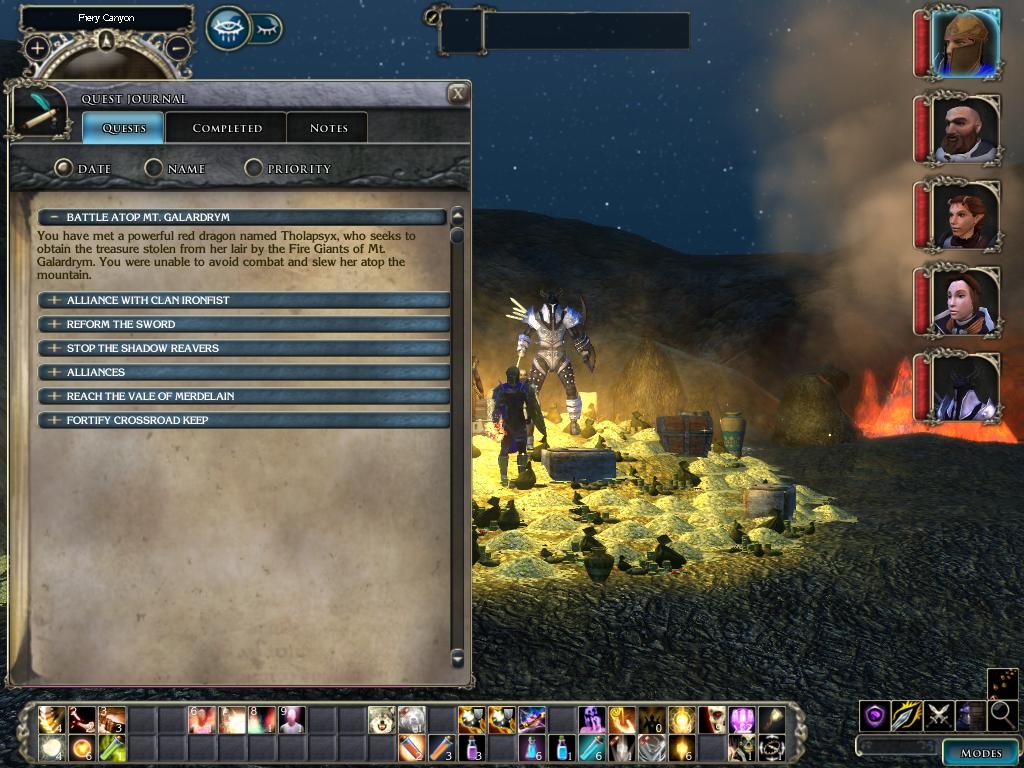Expand the Reform the Sword quest
1024x768 pixels.
pyautogui.click(x=54, y=324)
